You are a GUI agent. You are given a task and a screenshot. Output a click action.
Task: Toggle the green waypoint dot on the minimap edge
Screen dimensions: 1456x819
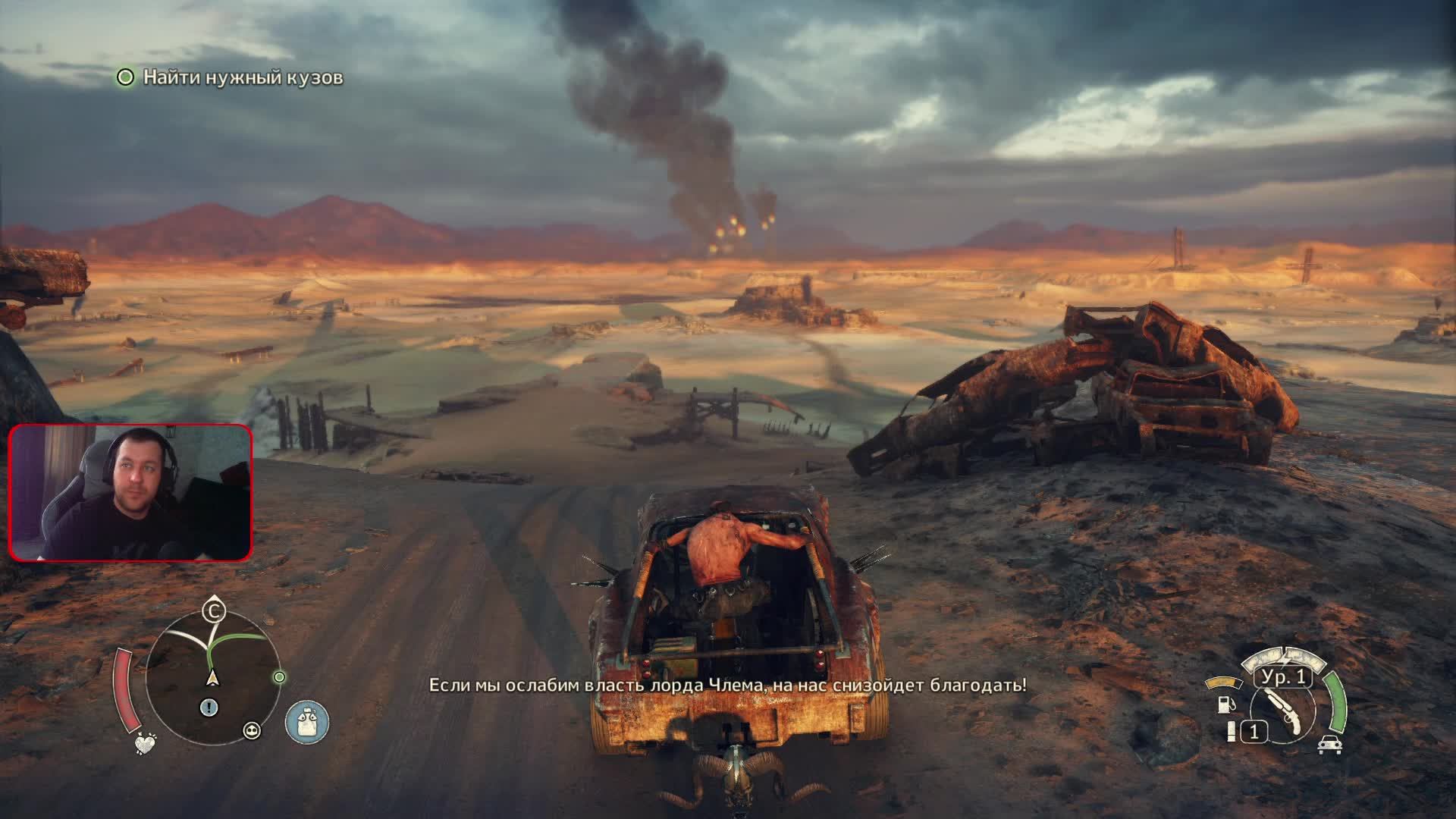280,677
